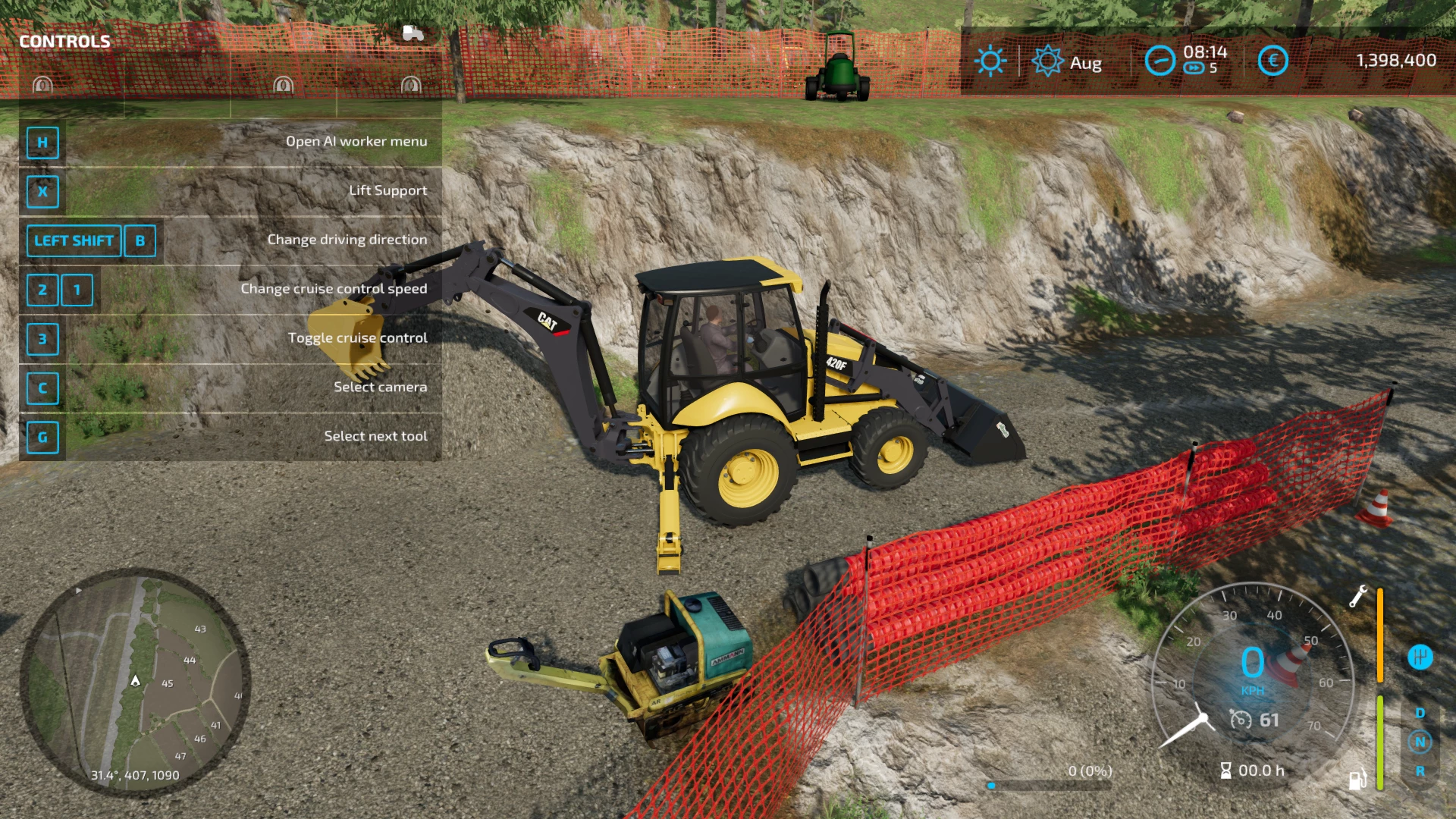Select the fuel pump icon
The width and height of the screenshot is (1456, 819).
[x=1357, y=779]
